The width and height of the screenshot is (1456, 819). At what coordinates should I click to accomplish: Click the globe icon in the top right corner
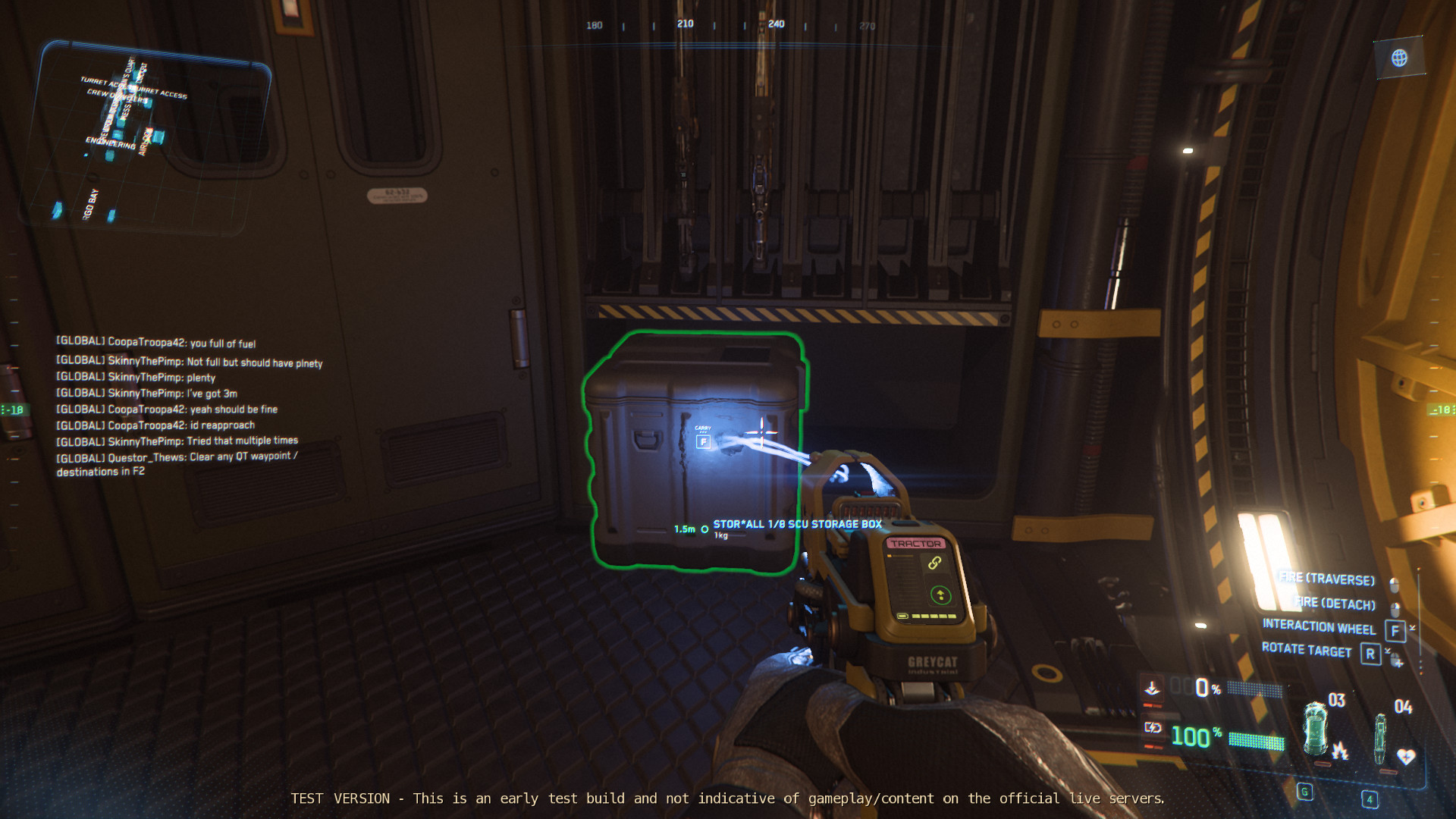click(x=1399, y=58)
